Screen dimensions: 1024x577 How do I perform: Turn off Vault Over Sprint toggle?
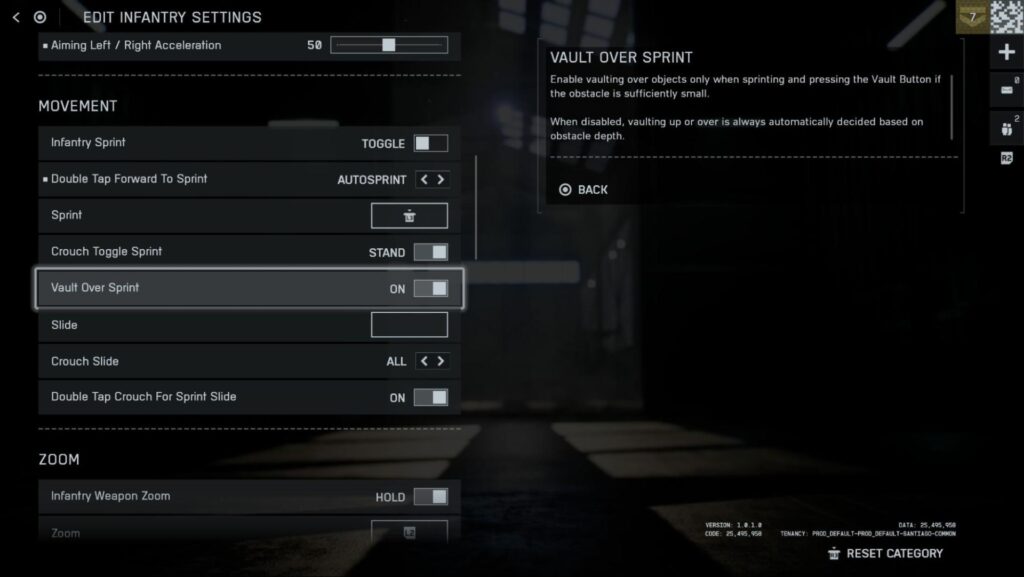pyautogui.click(x=431, y=289)
